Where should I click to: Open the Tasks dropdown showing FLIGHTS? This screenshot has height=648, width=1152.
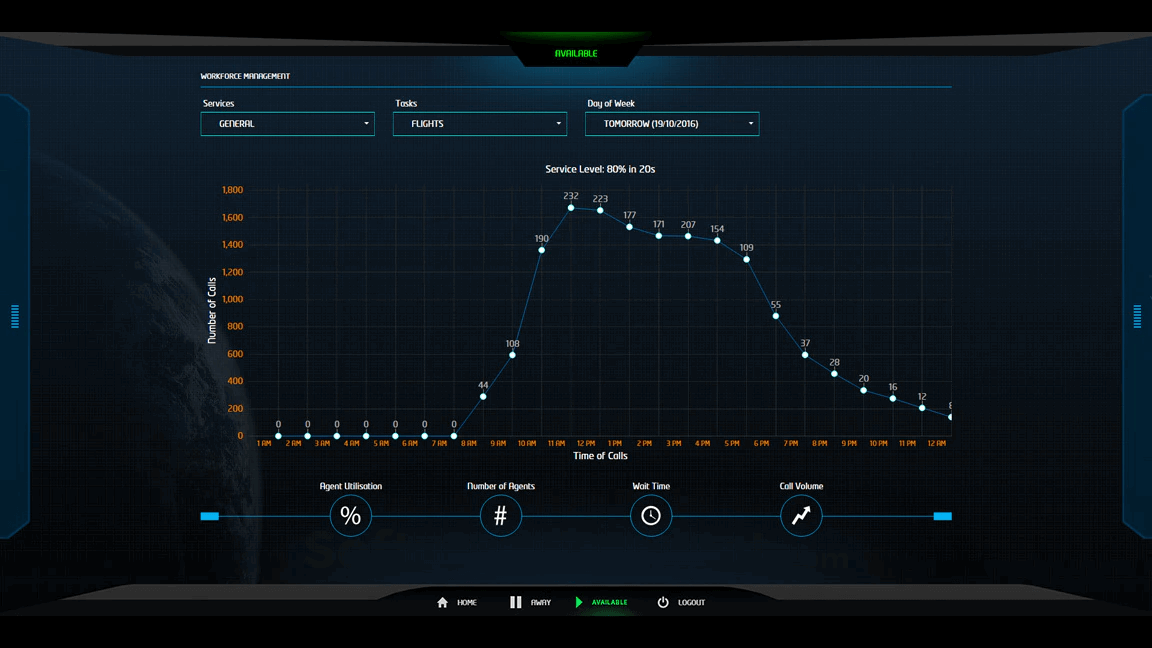point(479,124)
